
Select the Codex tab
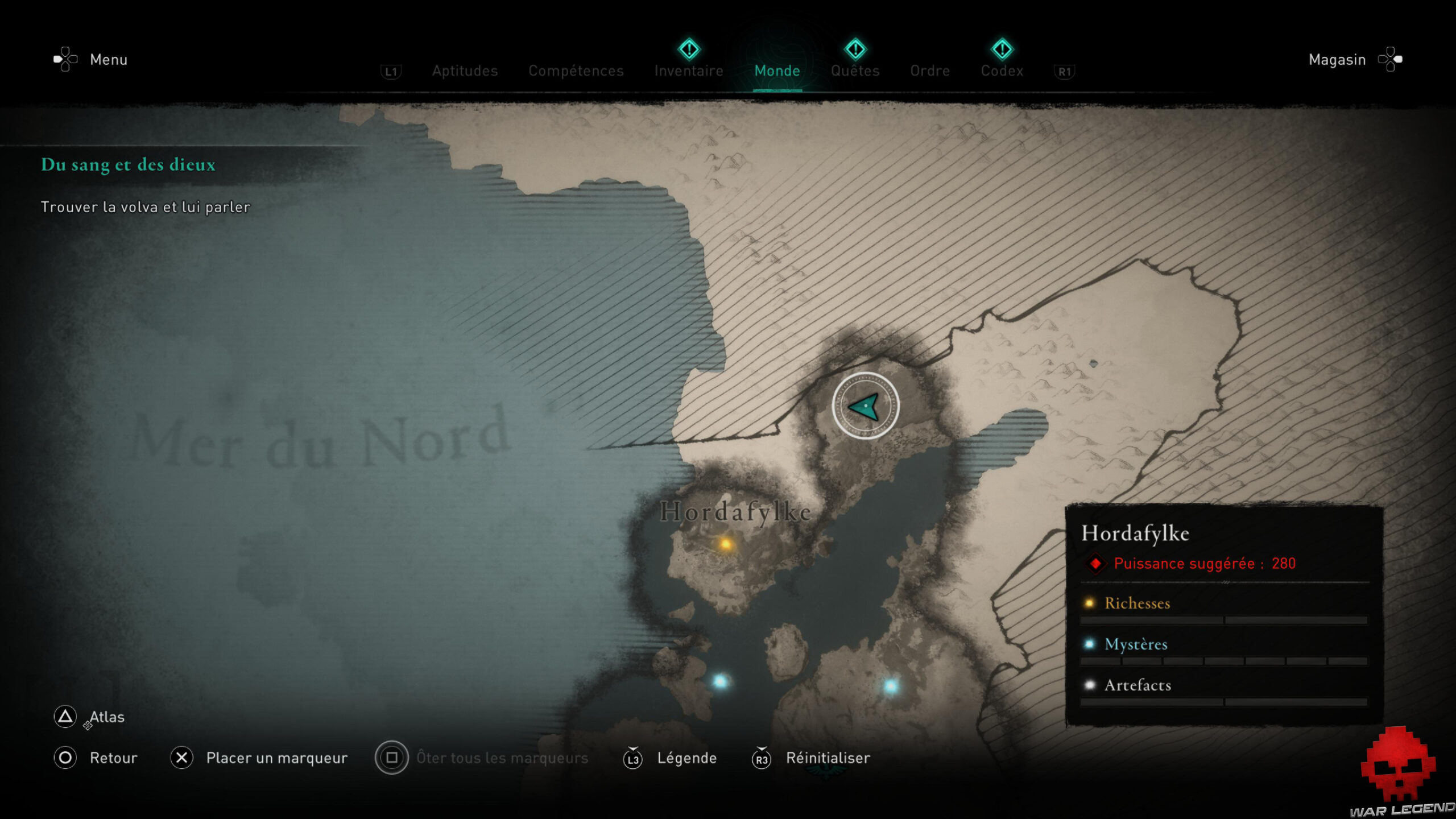coord(1002,71)
